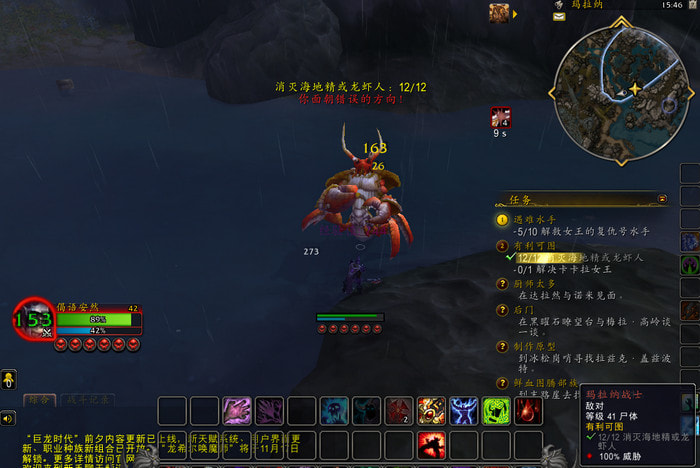
Task: Use the purple shadowy claw ability
Action: point(270,411)
